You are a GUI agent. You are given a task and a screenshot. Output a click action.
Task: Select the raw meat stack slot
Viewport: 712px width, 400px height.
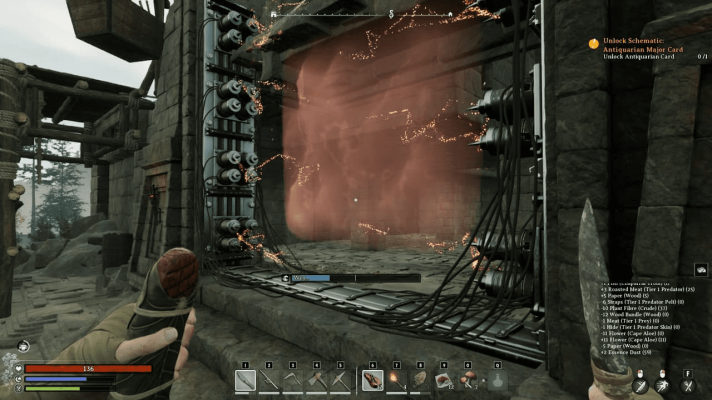click(443, 380)
